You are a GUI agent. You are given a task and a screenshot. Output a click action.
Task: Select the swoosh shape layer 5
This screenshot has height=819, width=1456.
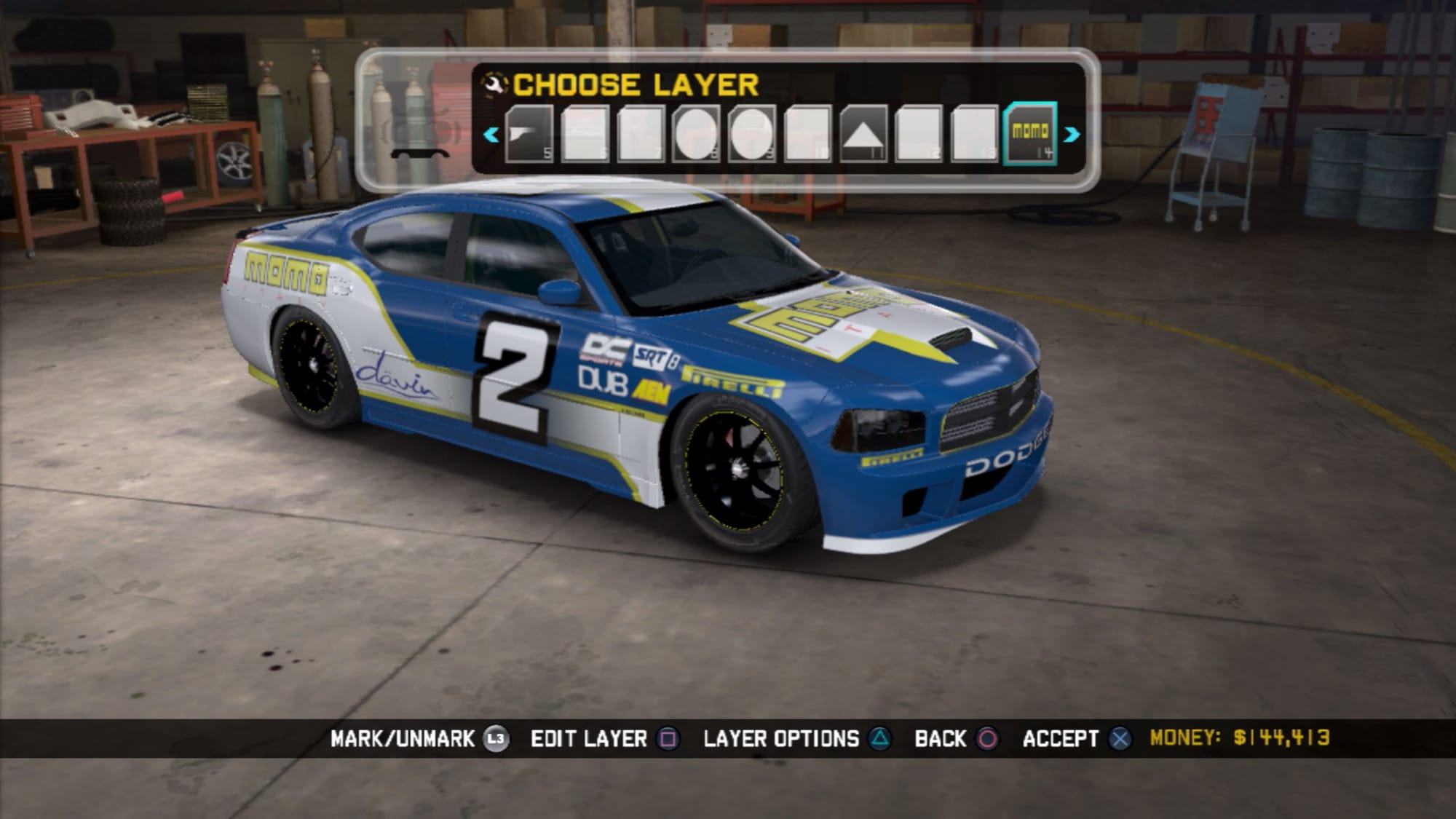coord(529,134)
